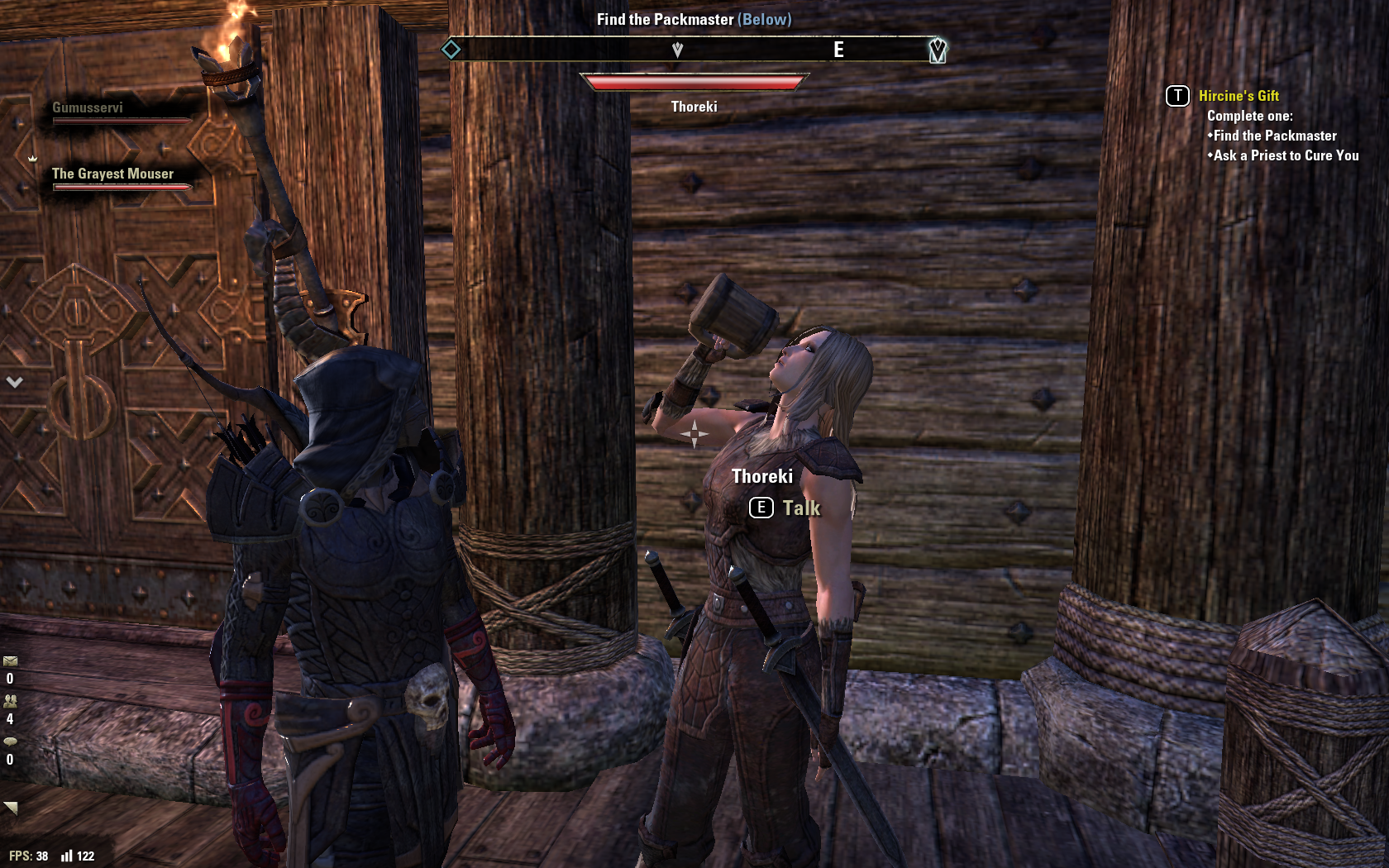Click the quest marker at the compass's right end
This screenshot has width=1389, height=868.
[937, 50]
